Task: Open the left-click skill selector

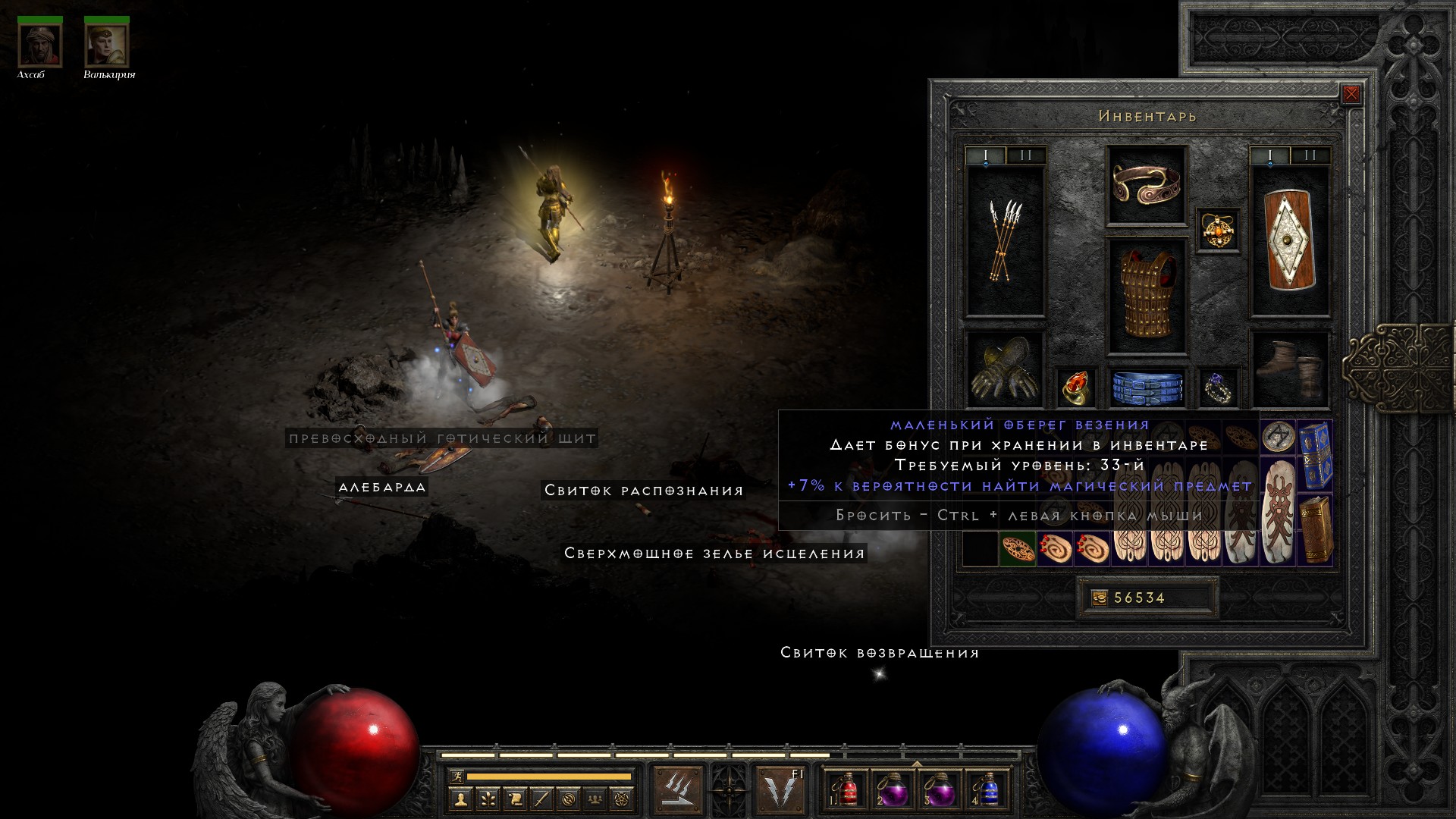Action: pyautogui.click(x=679, y=790)
